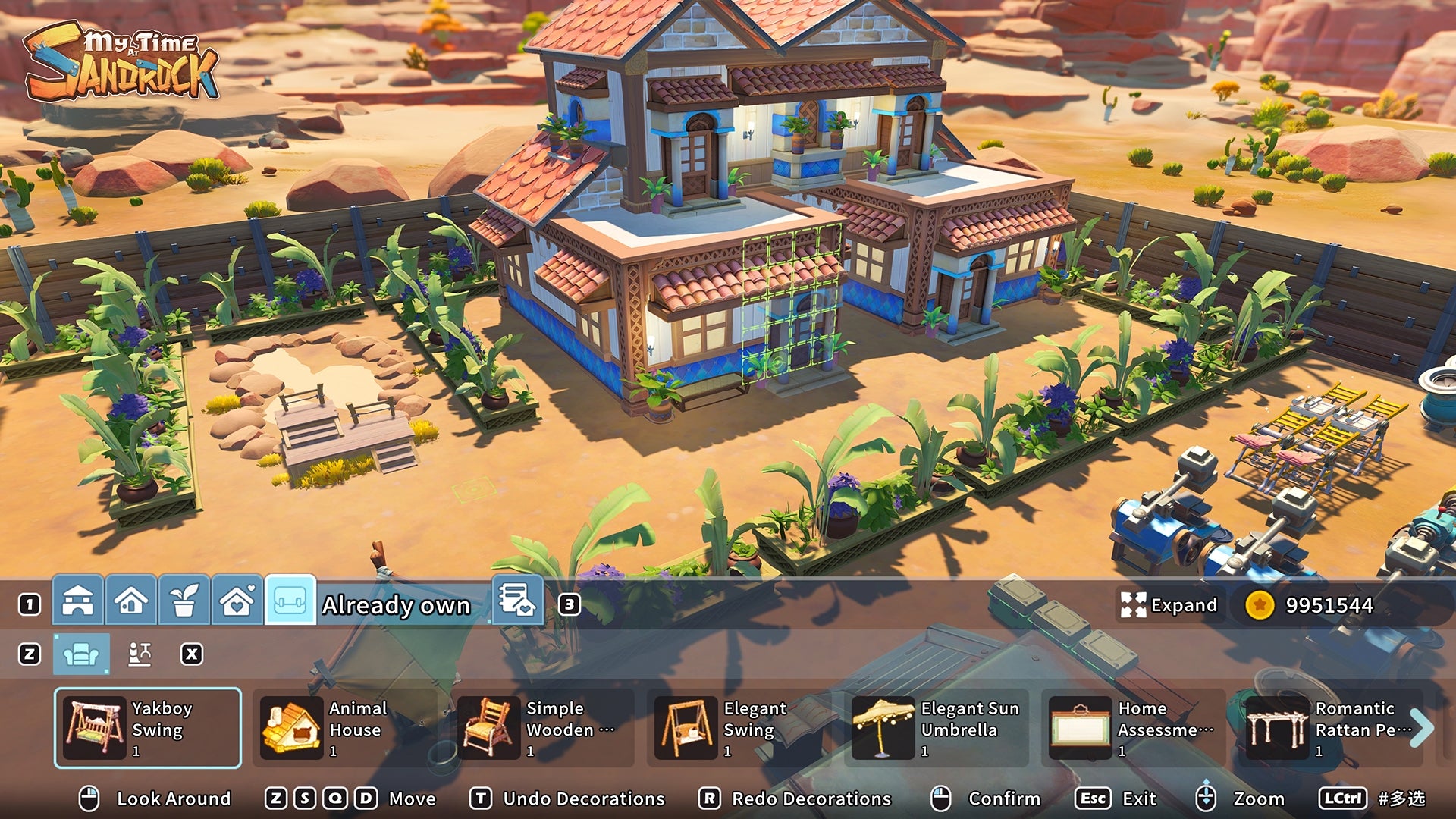
Task: Toggle category group 1 hotkey button
Action: pos(30,604)
